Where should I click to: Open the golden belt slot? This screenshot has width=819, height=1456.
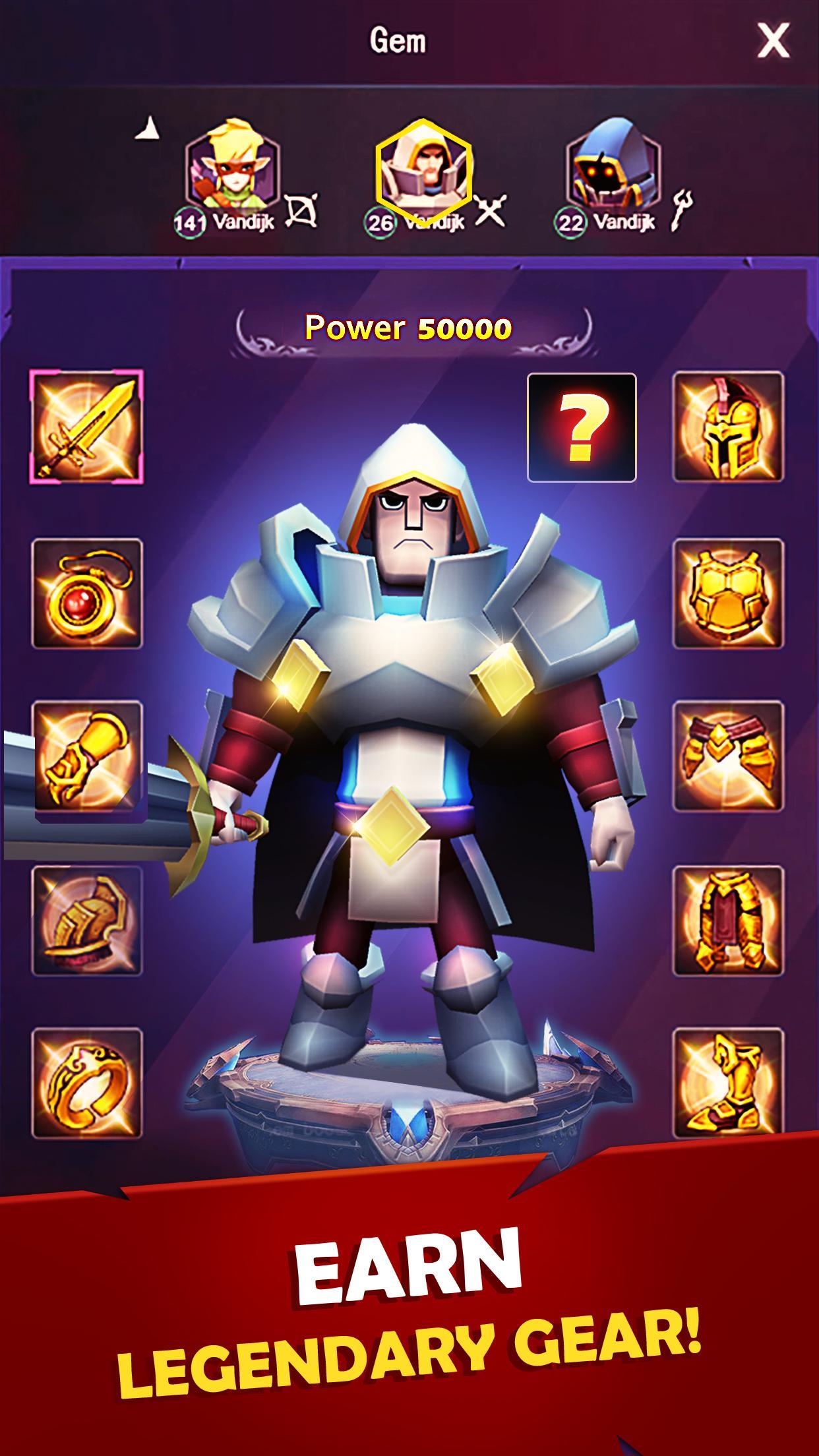click(728, 755)
